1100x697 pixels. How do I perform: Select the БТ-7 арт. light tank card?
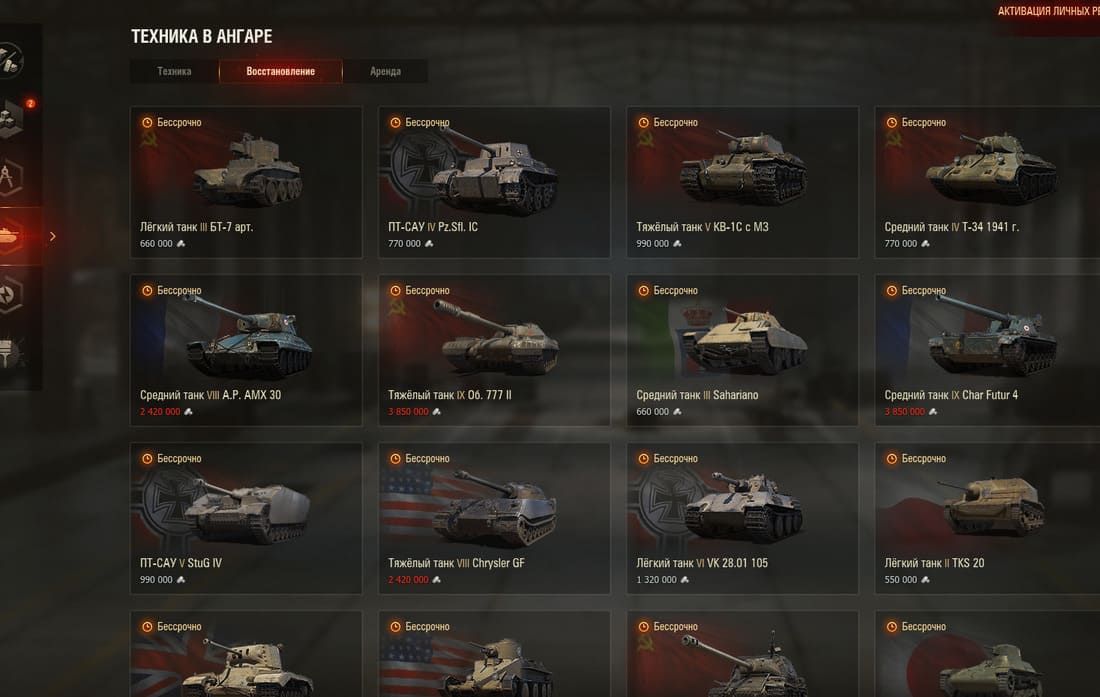point(246,182)
